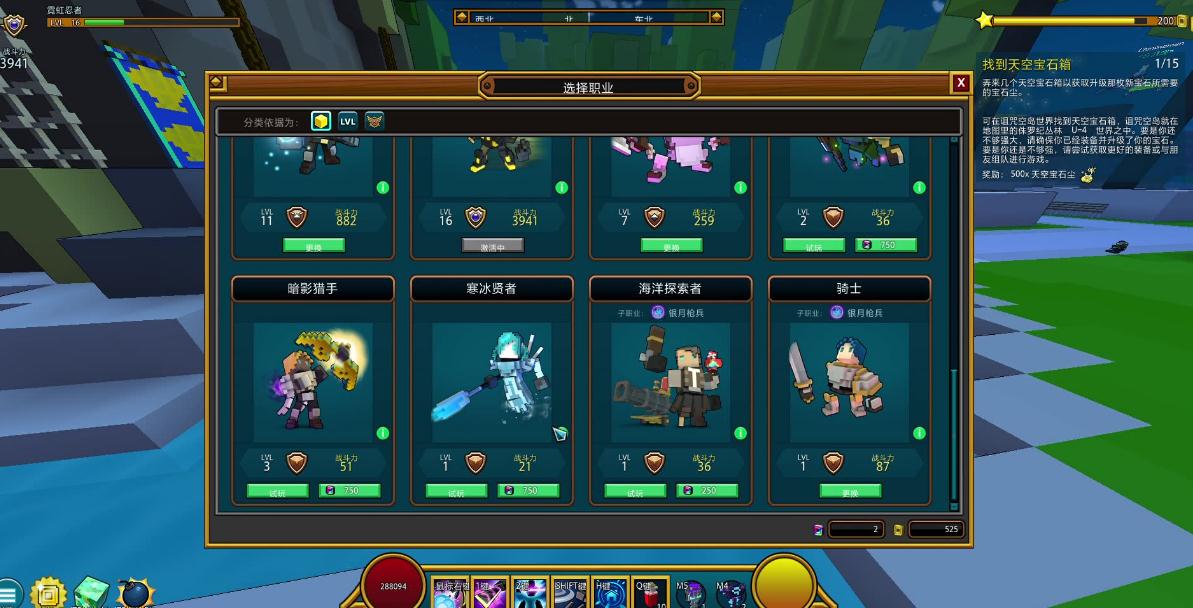Switch to the level 7 class with 259 power
1193x608 pixels.
coord(670,245)
